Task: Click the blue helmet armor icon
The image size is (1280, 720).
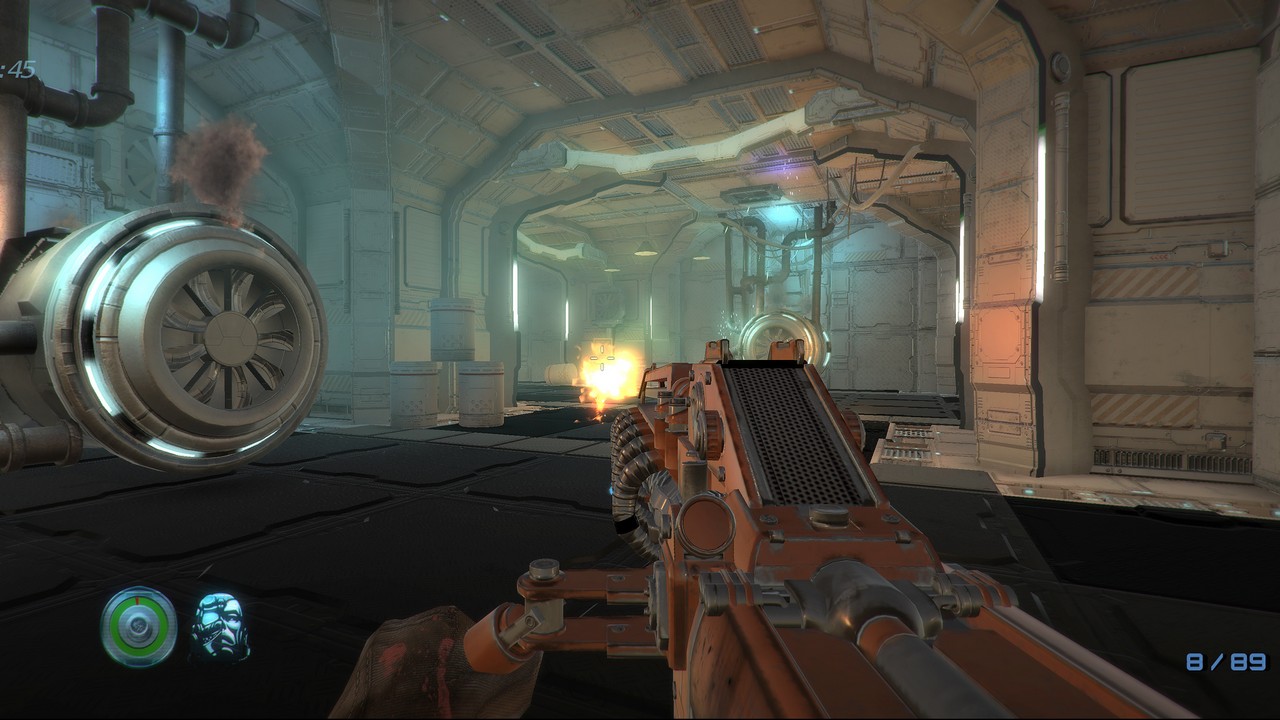Action: (x=220, y=627)
